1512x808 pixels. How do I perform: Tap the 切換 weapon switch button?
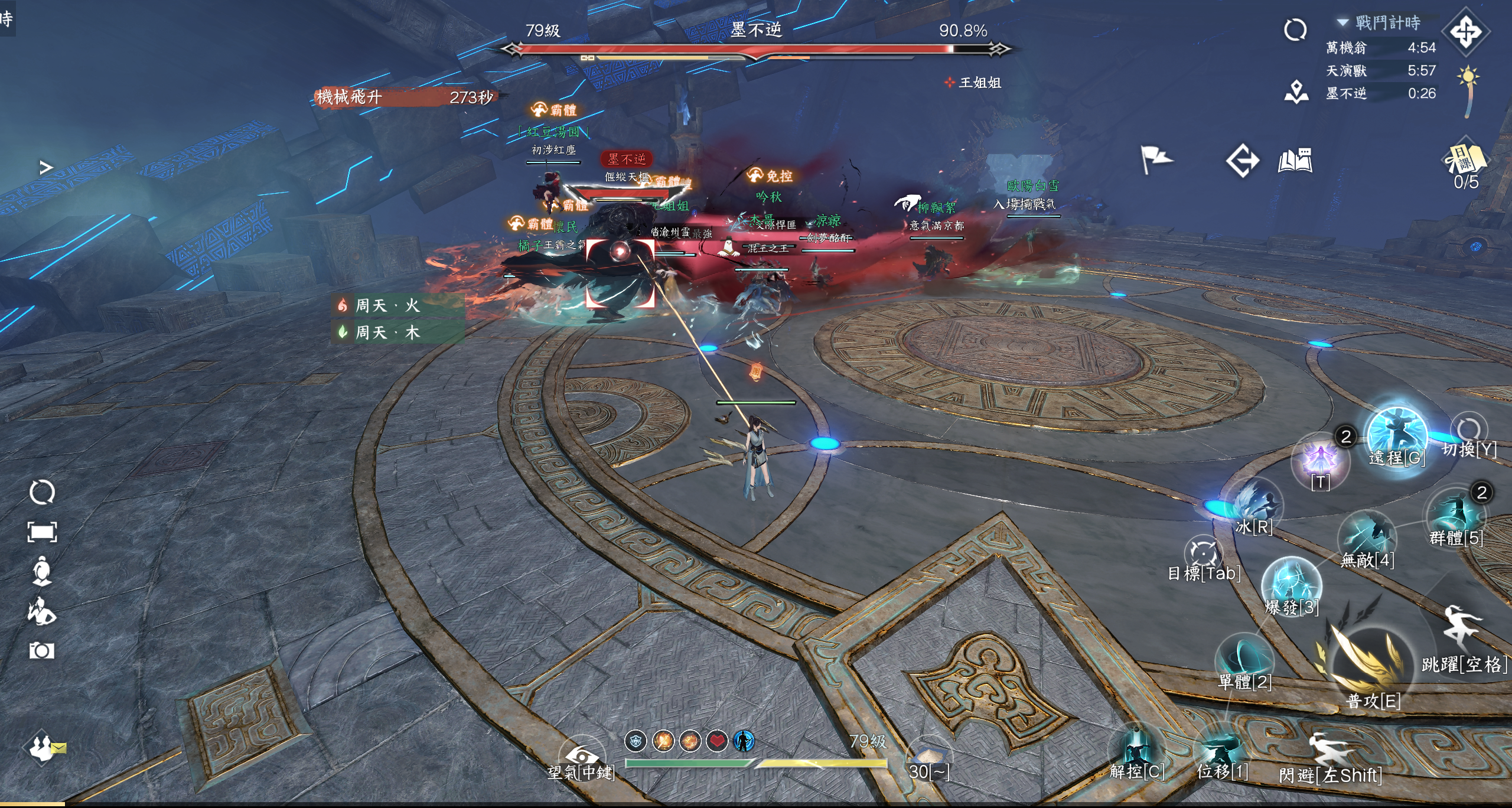[1468, 431]
